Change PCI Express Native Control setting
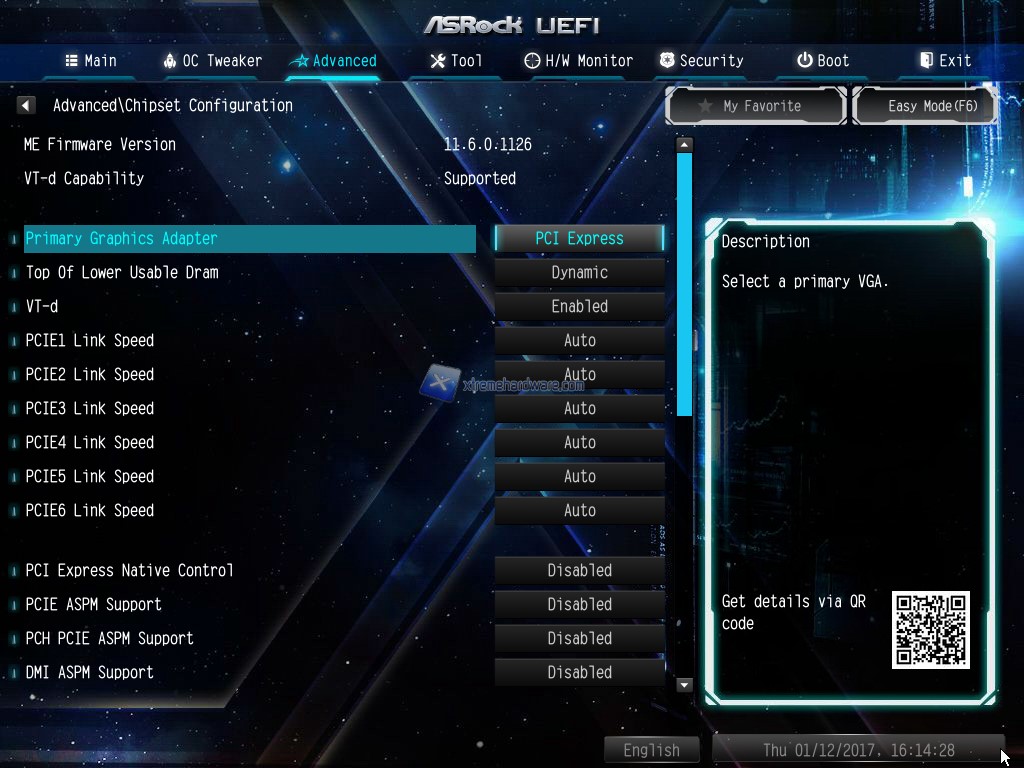Screen dimensions: 1024x768 (x=579, y=570)
